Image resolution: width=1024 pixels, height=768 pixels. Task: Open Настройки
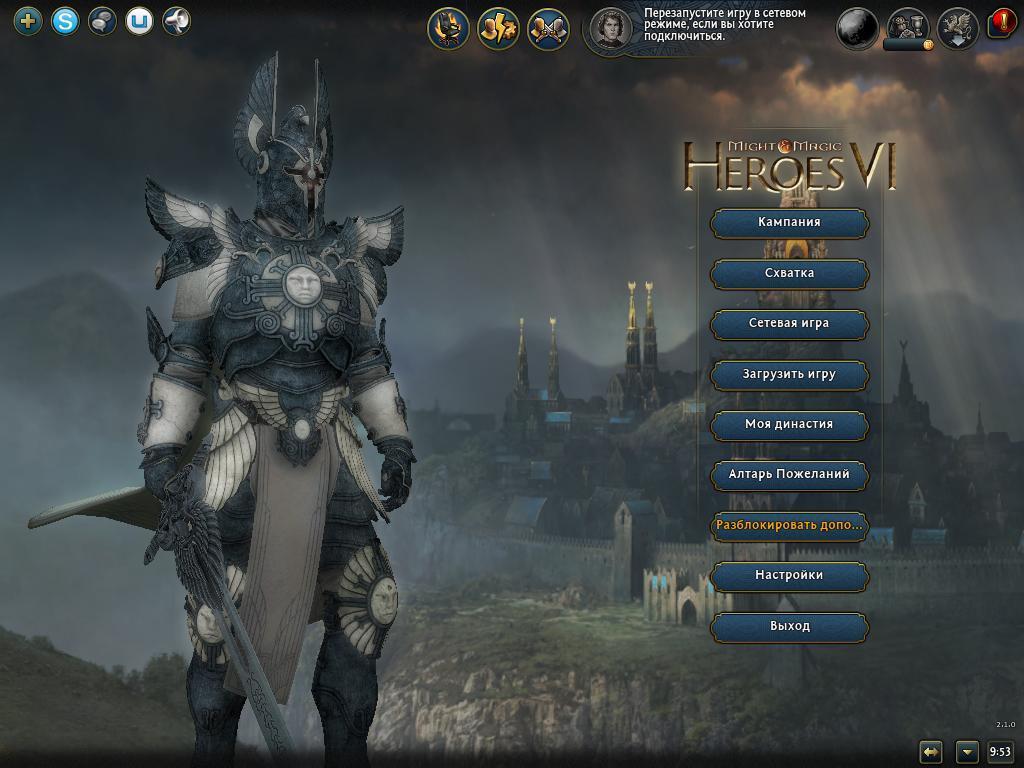point(789,575)
